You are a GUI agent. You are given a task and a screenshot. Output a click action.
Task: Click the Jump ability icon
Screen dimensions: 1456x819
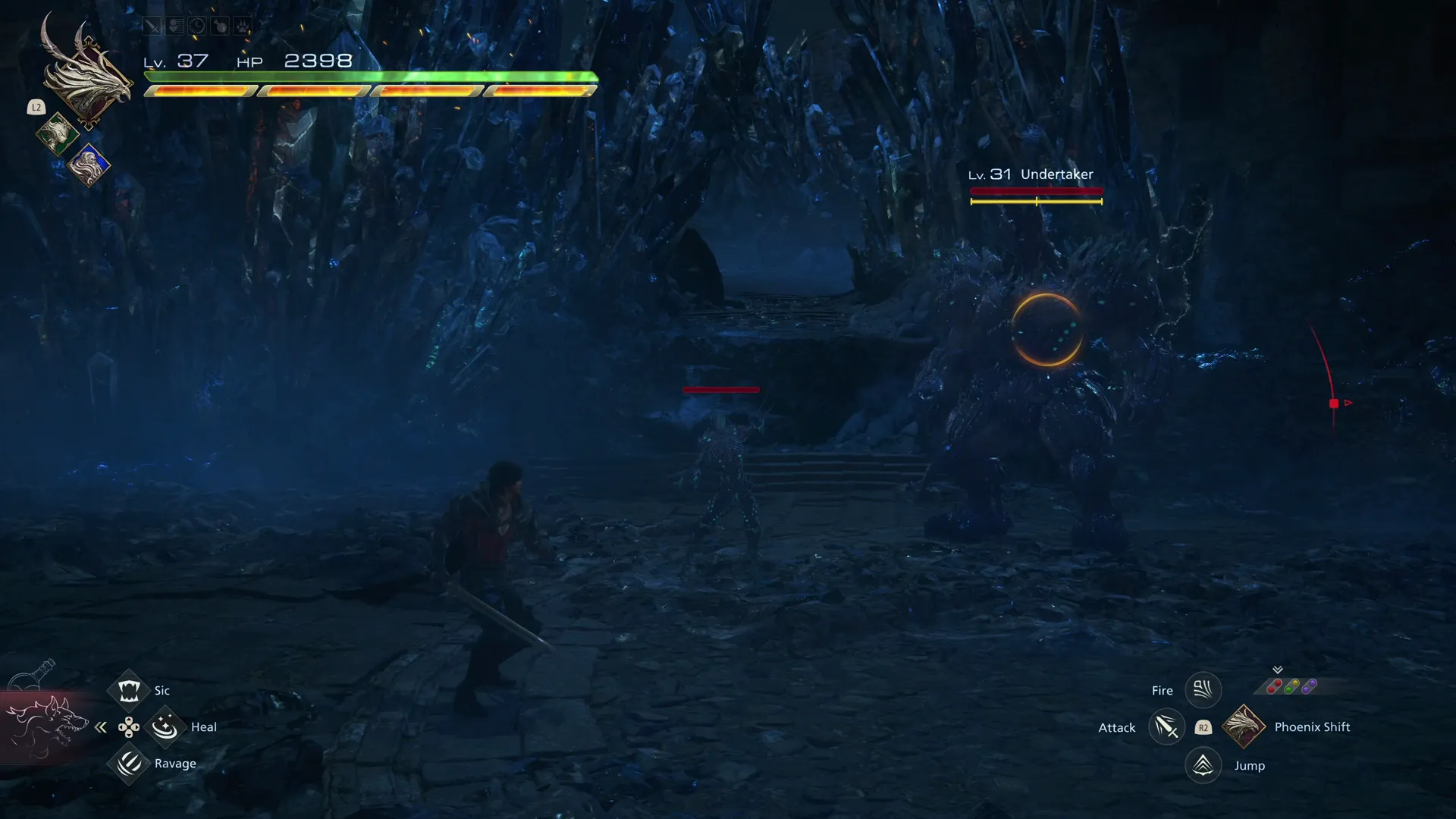pyautogui.click(x=1203, y=765)
